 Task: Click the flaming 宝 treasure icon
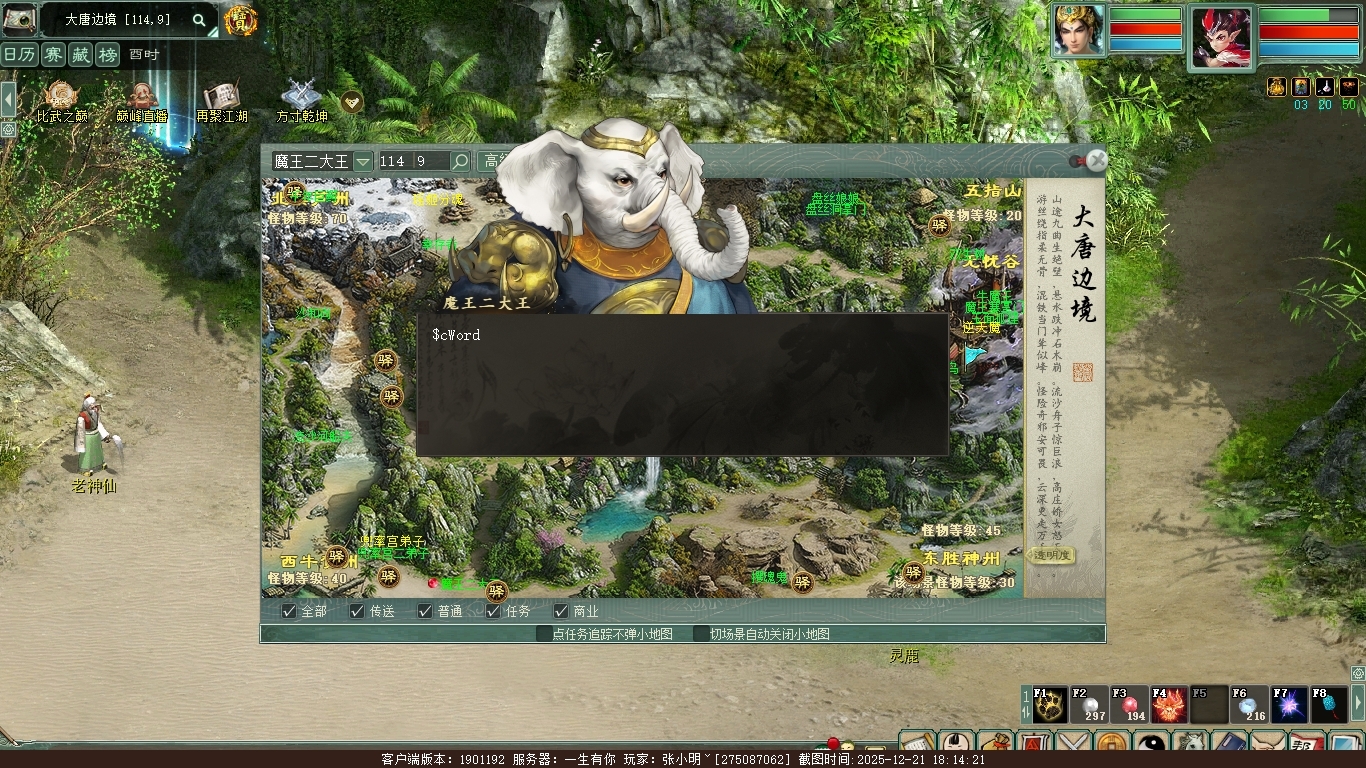240,20
